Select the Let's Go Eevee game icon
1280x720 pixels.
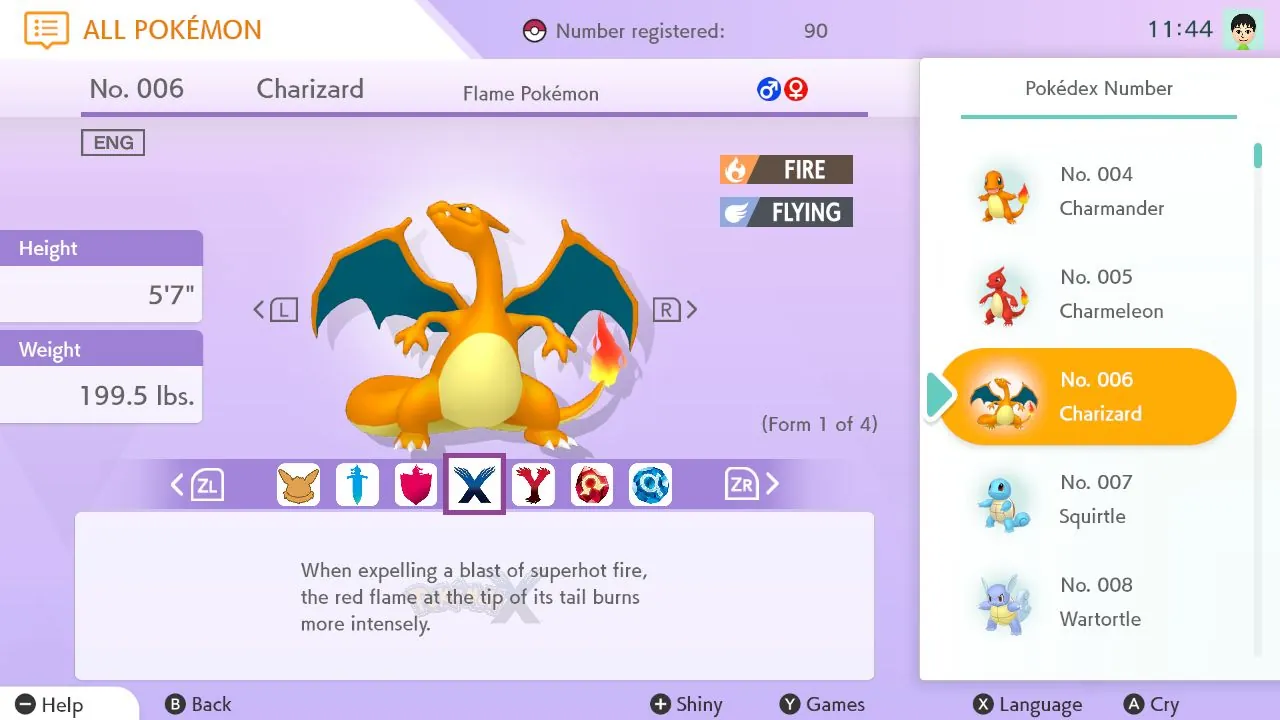(x=298, y=484)
